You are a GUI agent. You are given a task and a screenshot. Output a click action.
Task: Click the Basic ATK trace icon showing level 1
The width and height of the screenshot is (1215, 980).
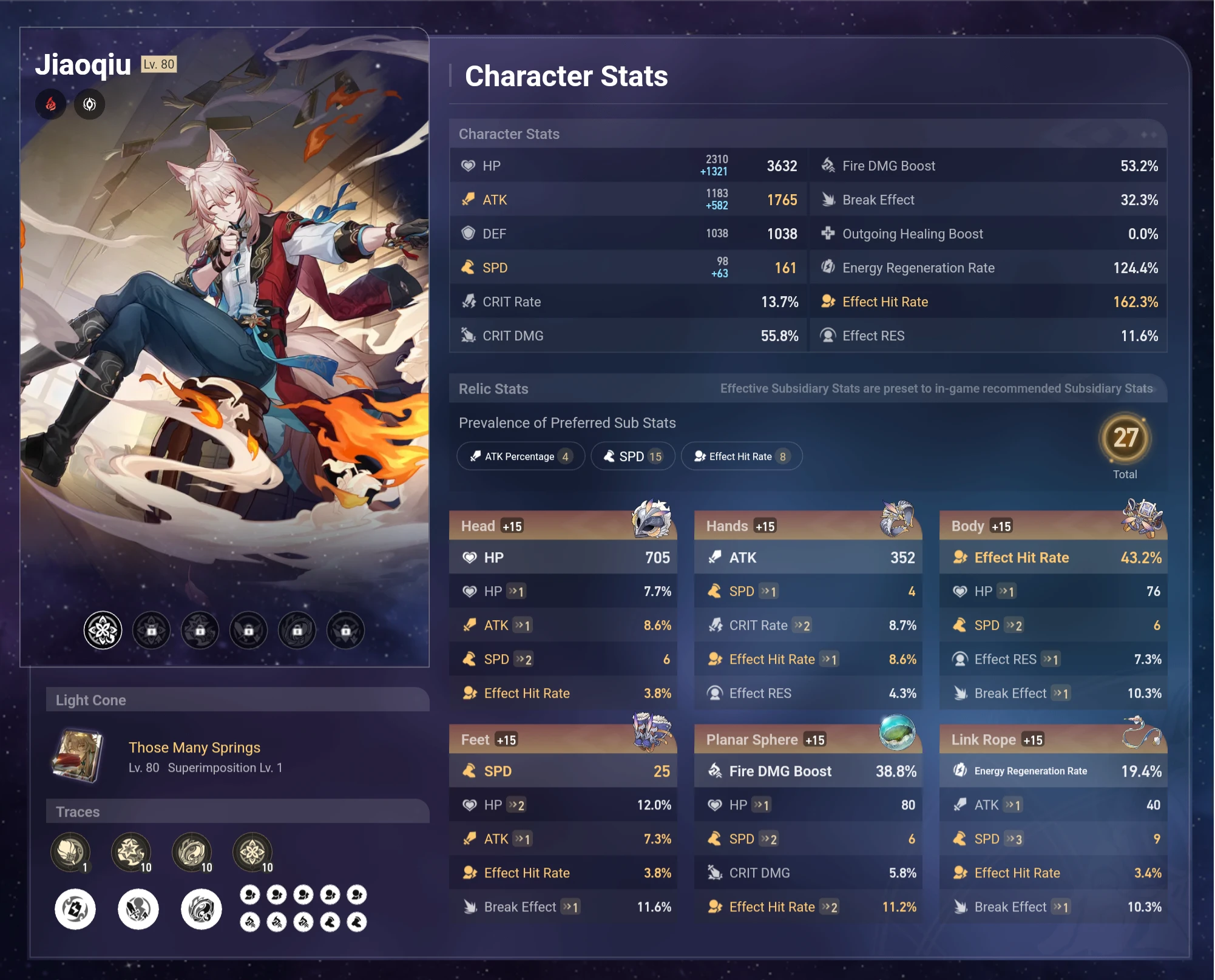(70, 852)
